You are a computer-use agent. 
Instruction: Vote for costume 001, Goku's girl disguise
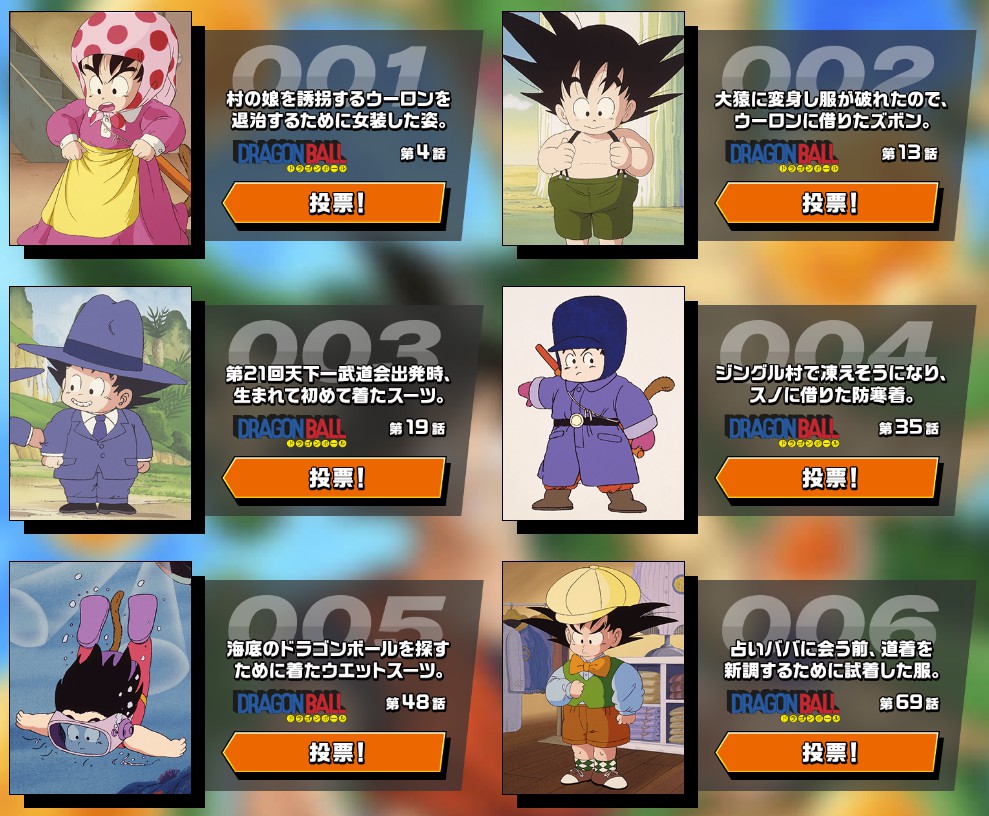tap(335, 203)
